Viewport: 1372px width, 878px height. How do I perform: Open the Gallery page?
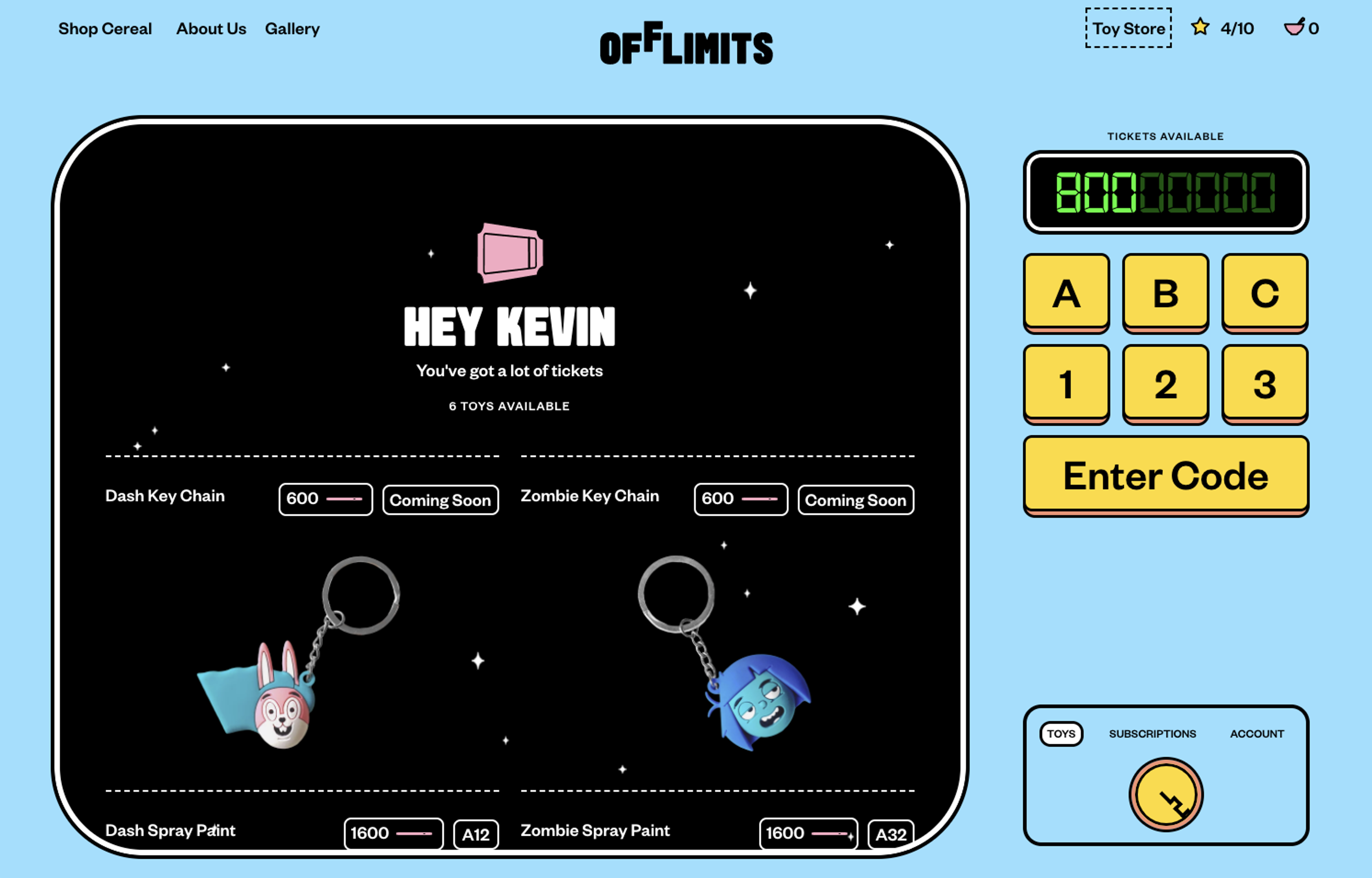click(x=292, y=29)
